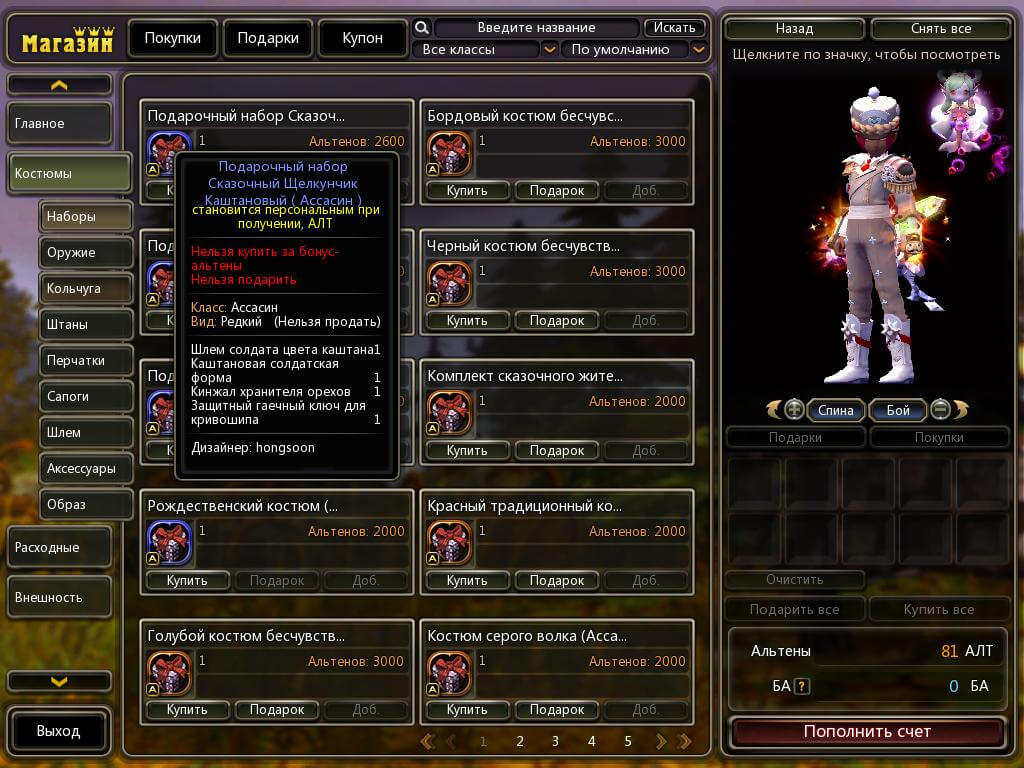Image resolution: width=1024 pixels, height=768 pixels.
Task: Open the Внешность category
Action: 60,598
